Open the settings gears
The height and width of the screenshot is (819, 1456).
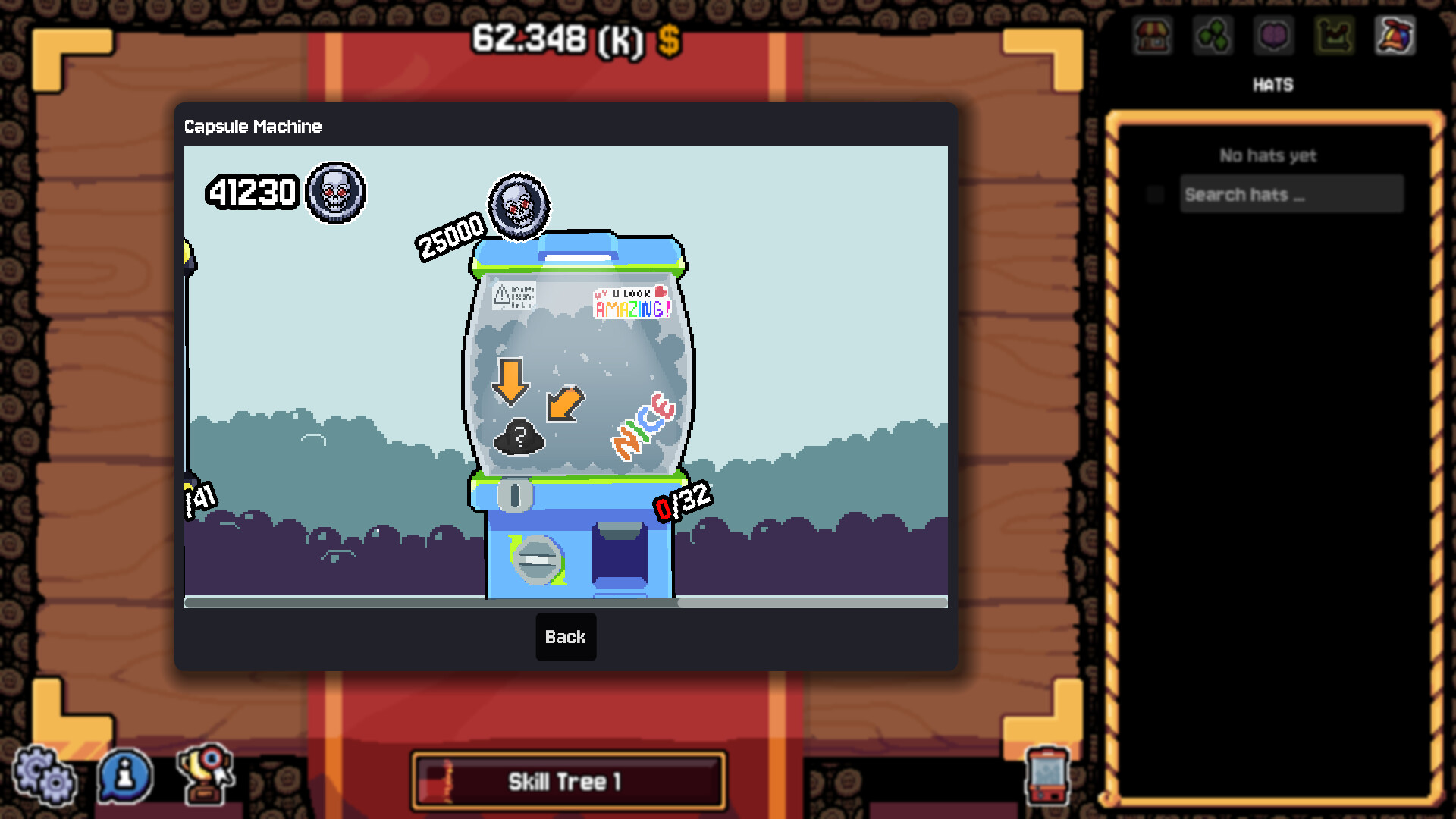44,775
